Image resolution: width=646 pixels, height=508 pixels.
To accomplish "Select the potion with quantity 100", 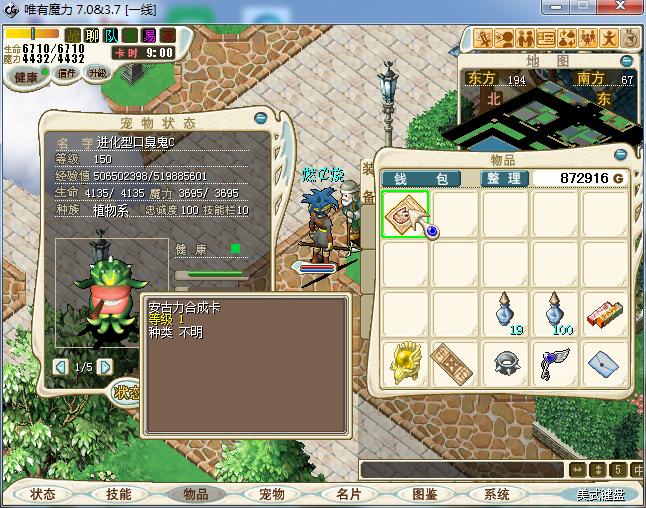I will [554, 312].
